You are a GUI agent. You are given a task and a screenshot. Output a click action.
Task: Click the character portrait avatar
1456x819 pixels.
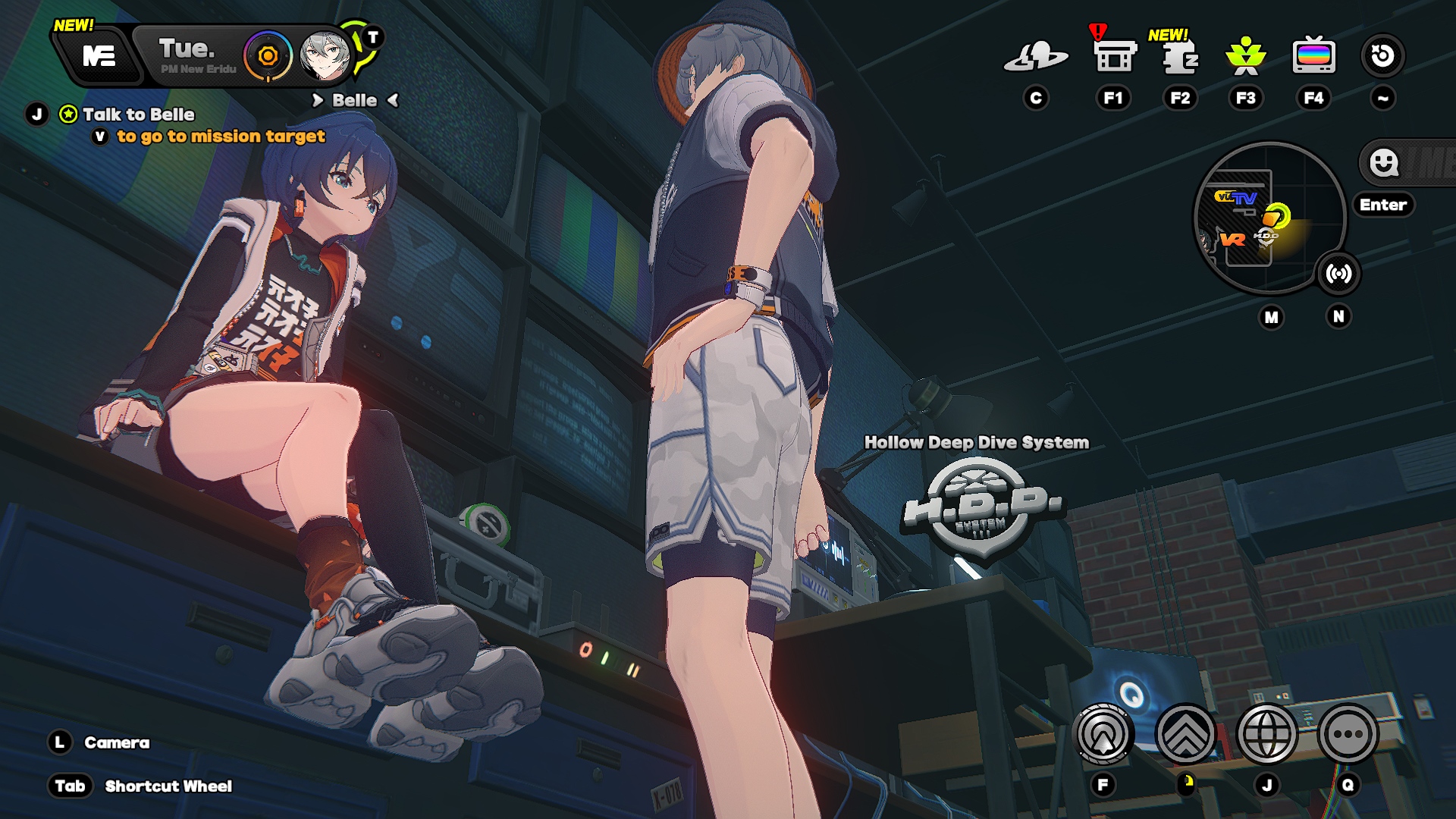325,56
